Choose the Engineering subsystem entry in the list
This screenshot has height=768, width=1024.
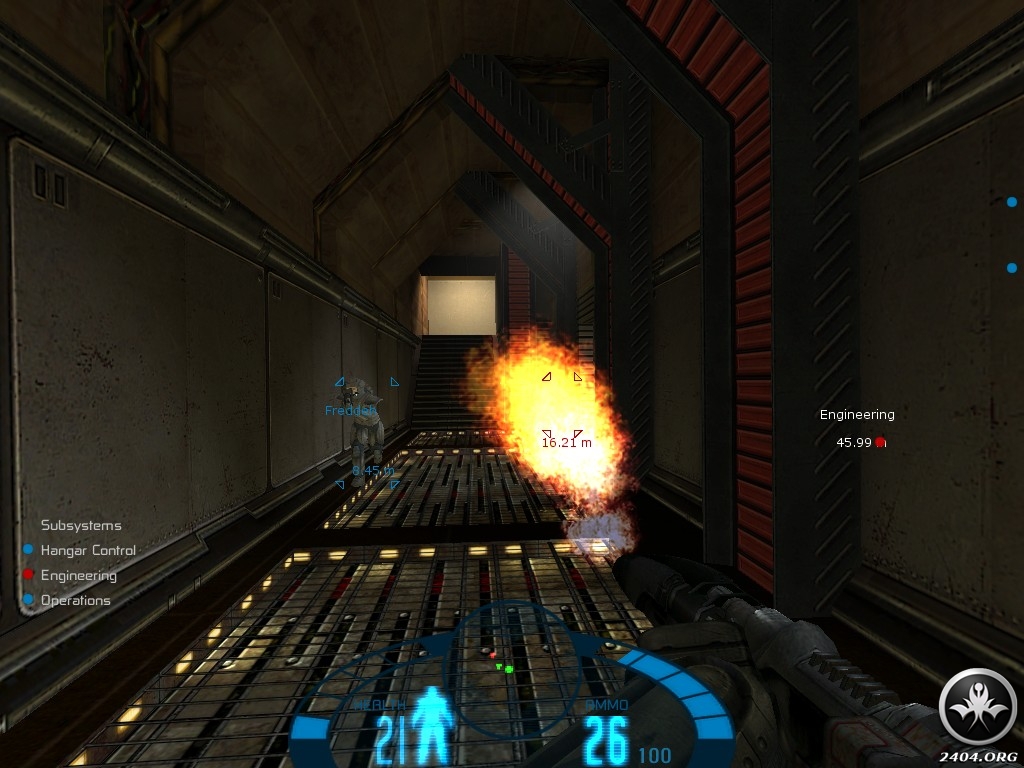coord(78,575)
